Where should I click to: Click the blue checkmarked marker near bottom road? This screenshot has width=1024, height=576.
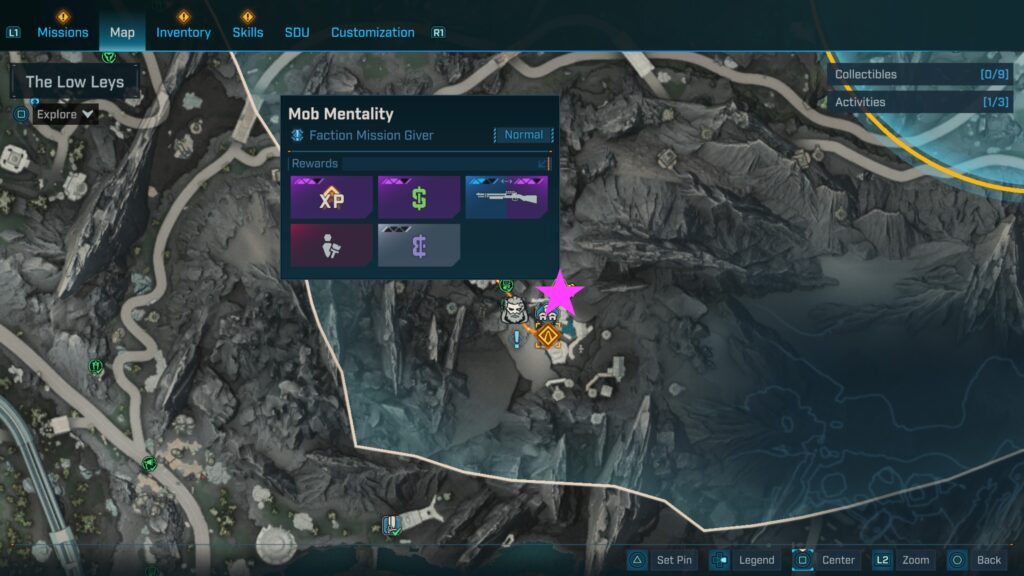[x=394, y=523]
